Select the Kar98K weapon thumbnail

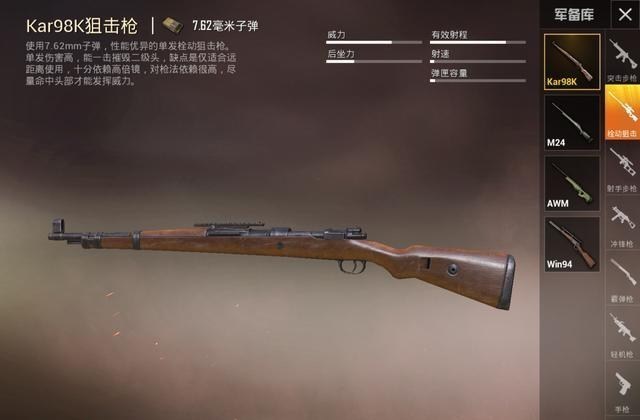572,61
